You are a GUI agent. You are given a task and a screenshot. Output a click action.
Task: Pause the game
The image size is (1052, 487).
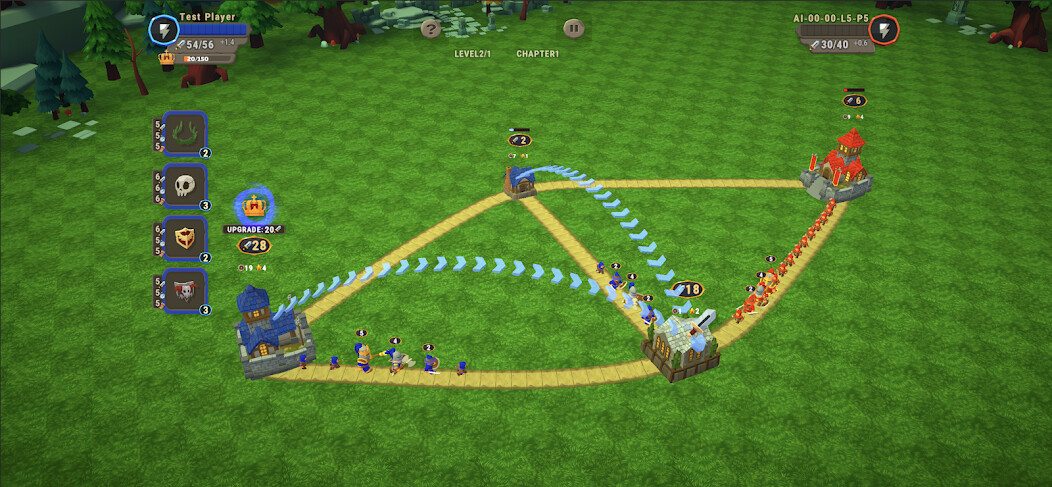pyautogui.click(x=573, y=28)
